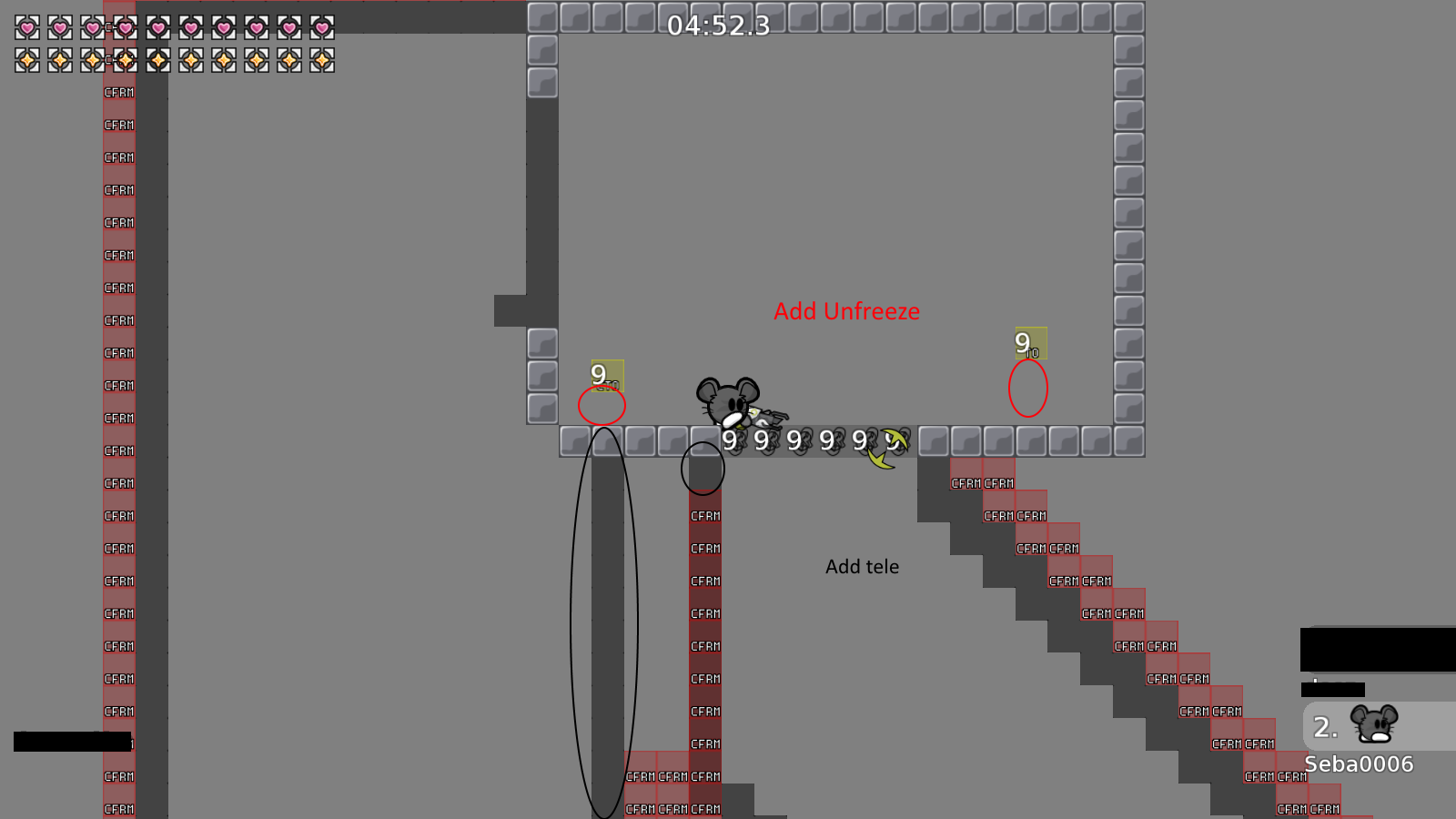This screenshot has width=1456, height=819.
Task: Click the object attached to the mouse's back
Action: click(769, 417)
